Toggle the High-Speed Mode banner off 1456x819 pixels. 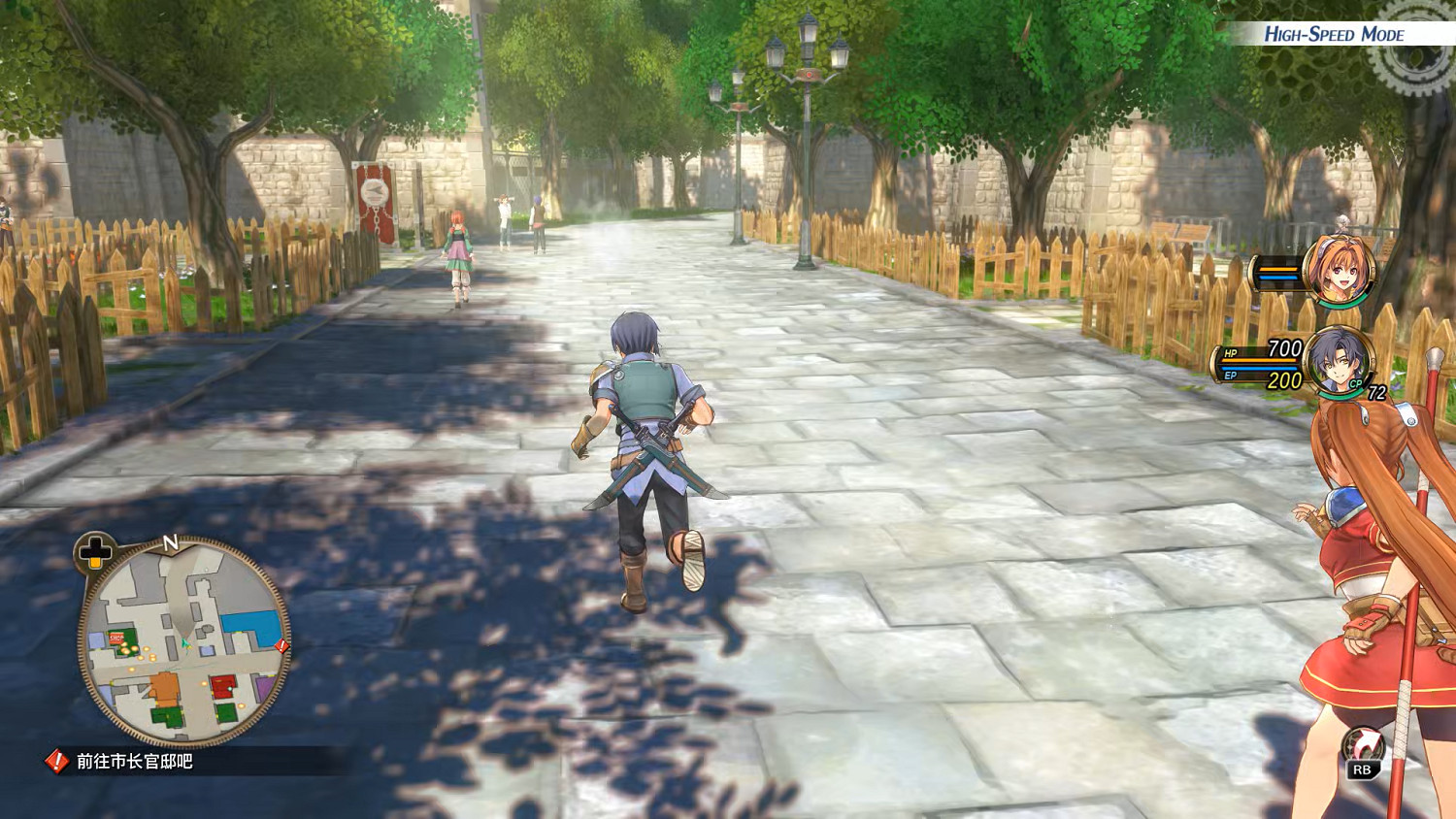coord(1335,32)
